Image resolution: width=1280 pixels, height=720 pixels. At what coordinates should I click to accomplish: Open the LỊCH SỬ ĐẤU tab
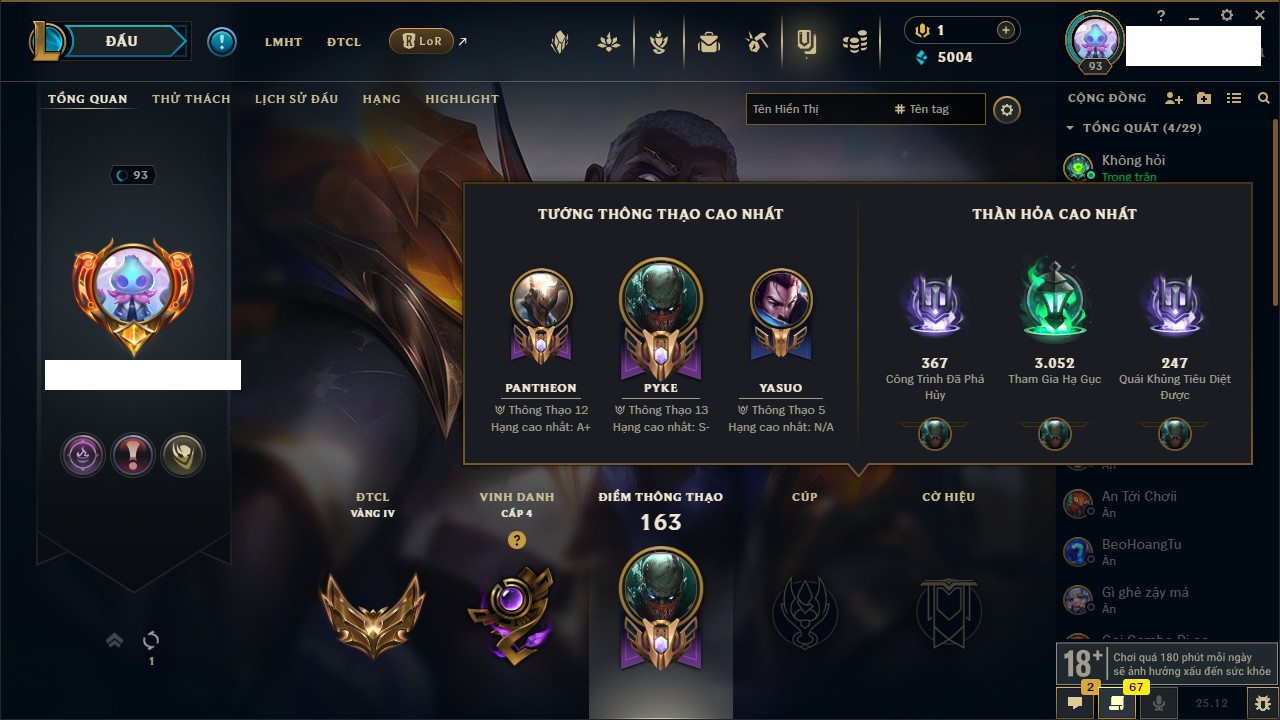296,99
